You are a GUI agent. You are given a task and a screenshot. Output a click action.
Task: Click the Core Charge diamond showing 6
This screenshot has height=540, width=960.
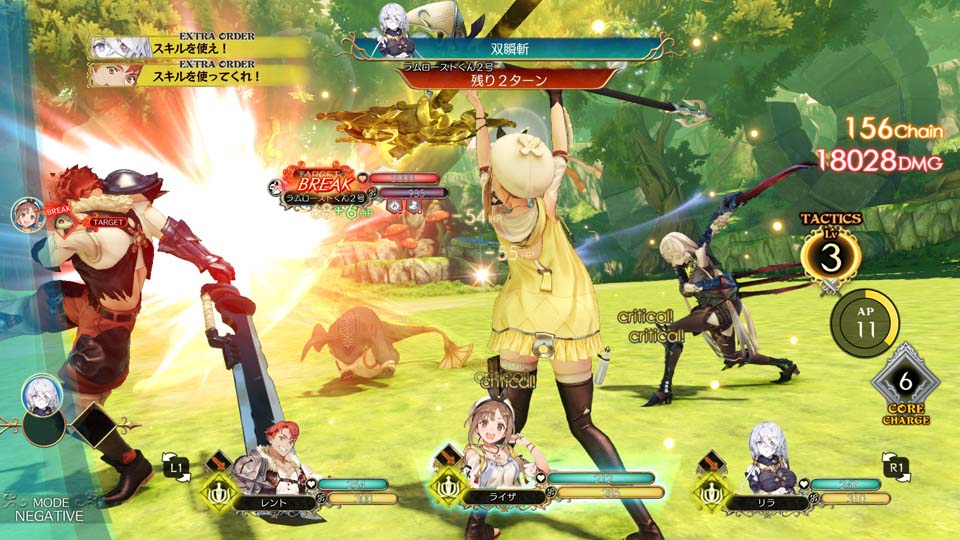[x=905, y=382]
